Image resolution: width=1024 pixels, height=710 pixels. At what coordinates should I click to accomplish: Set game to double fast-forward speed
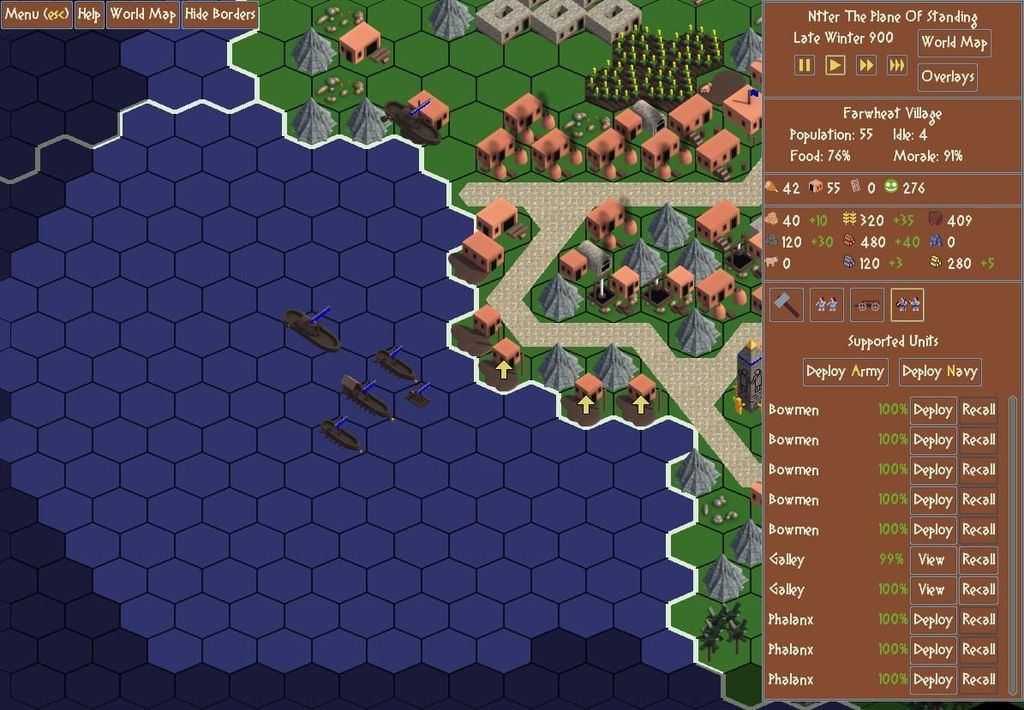click(866, 65)
